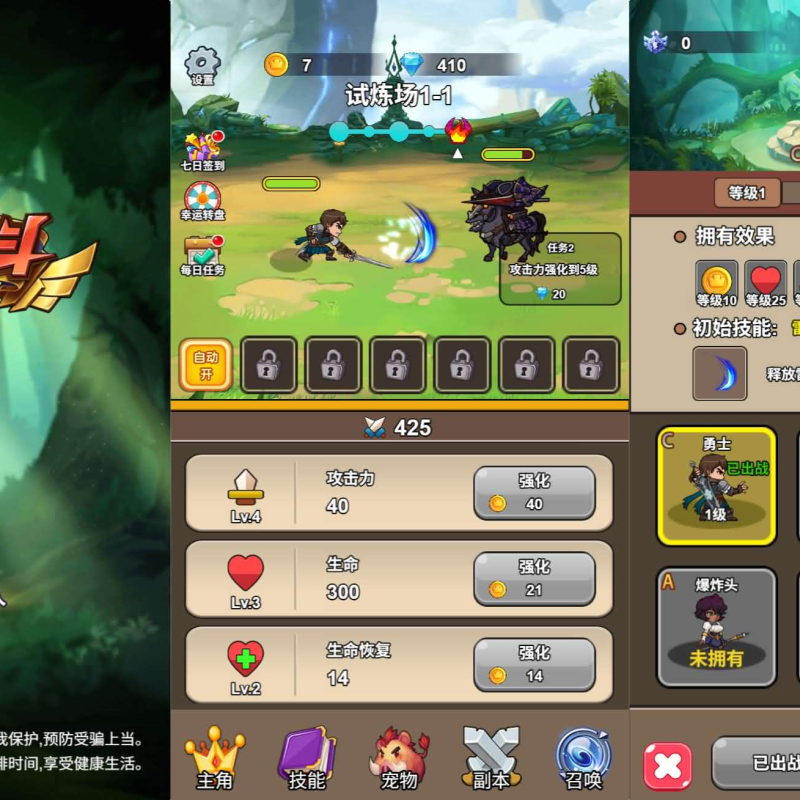
Task: Toggle the 自动 auto-battle button
Action: (x=206, y=365)
